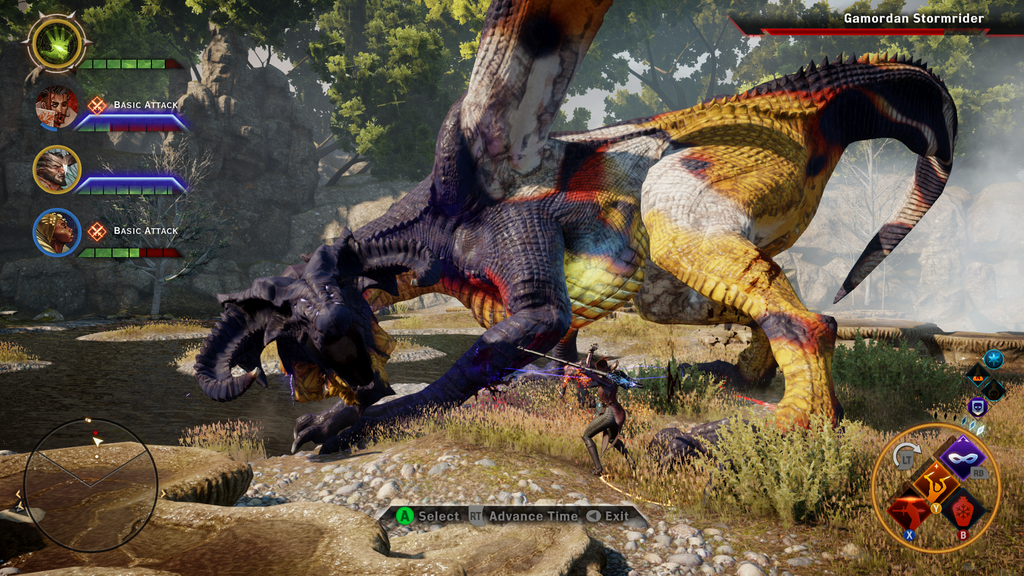The width and height of the screenshot is (1024, 576).
Task: Select the gold-headdress mage companion portrait
Action: coord(57,232)
